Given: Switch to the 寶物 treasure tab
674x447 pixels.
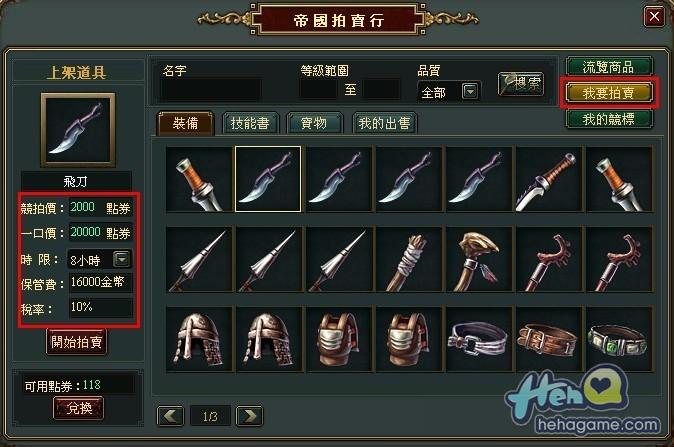Looking at the screenshot, I should click(x=313, y=123).
